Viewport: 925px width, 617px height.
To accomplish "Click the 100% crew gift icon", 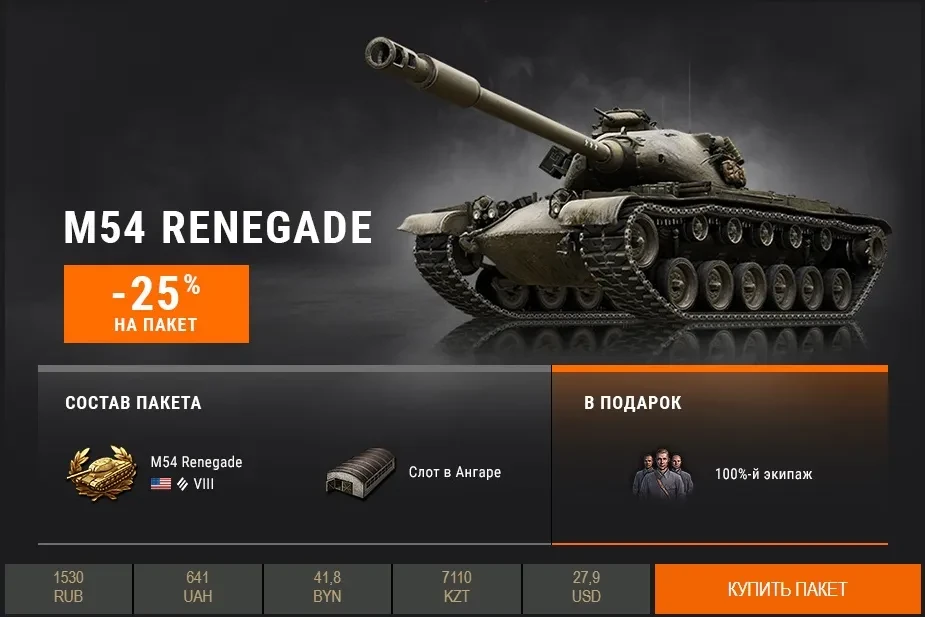I will point(663,474).
